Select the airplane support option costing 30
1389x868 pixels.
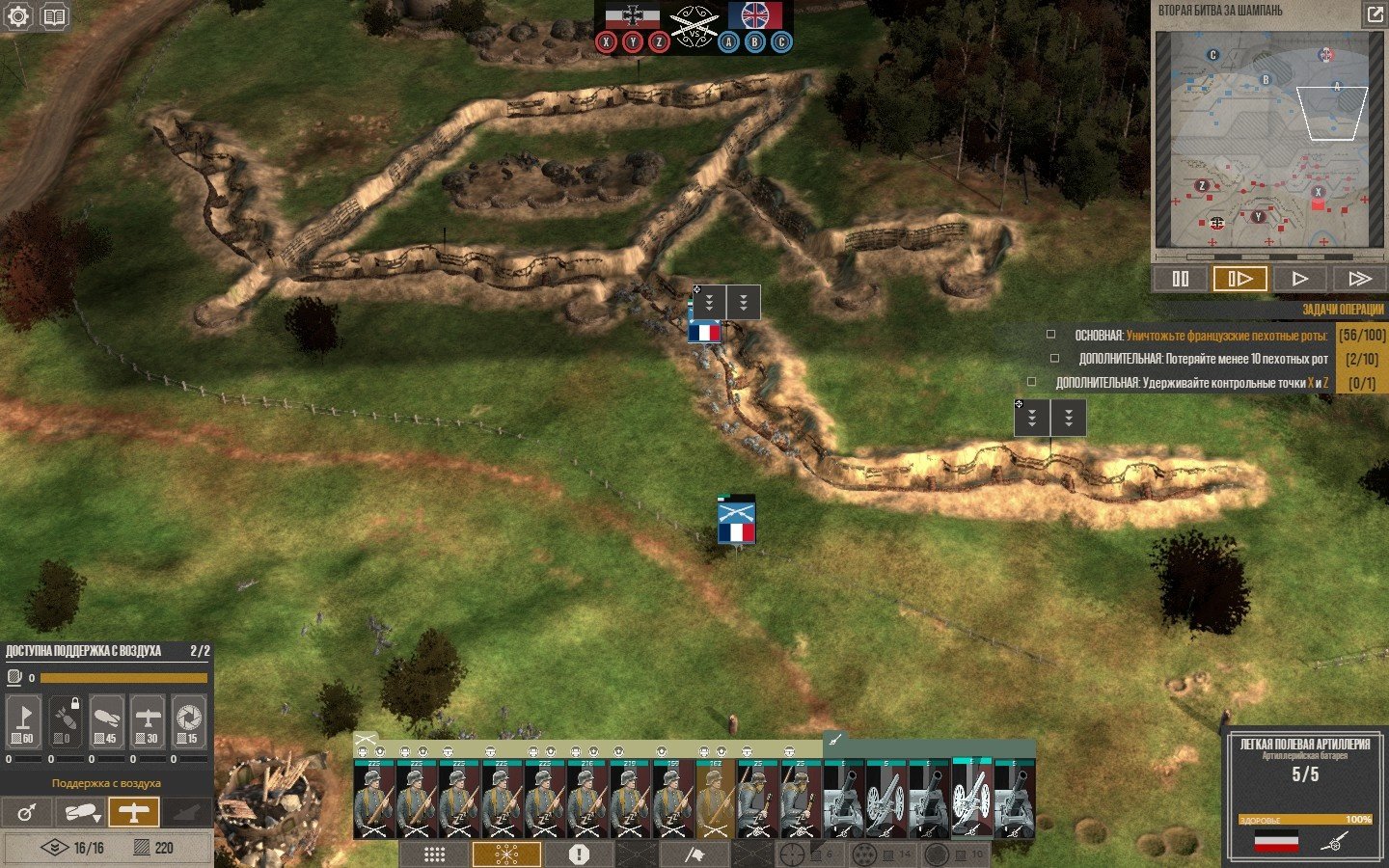(148, 720)
